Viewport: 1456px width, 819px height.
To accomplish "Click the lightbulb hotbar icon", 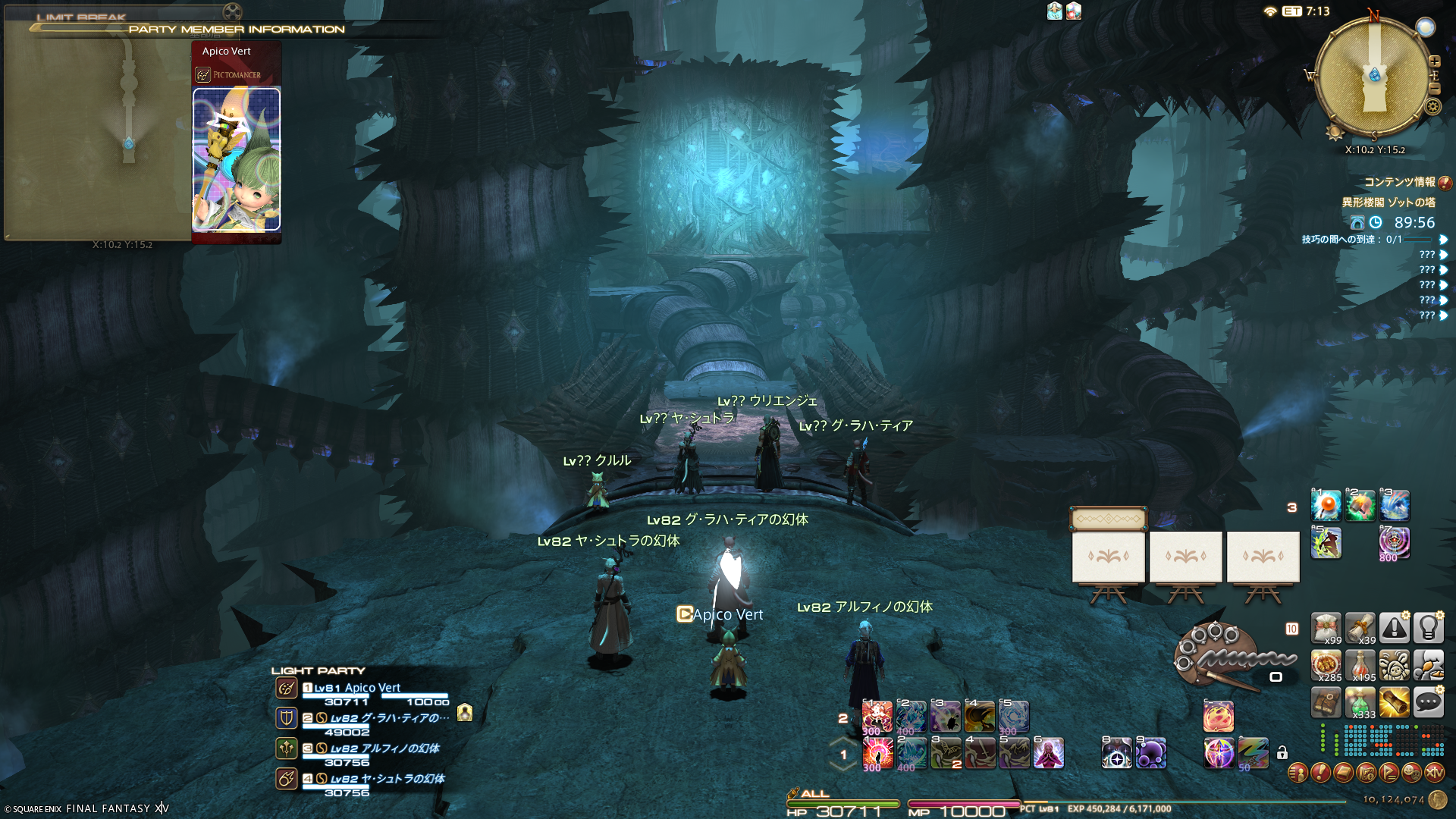I will 1429,628.
